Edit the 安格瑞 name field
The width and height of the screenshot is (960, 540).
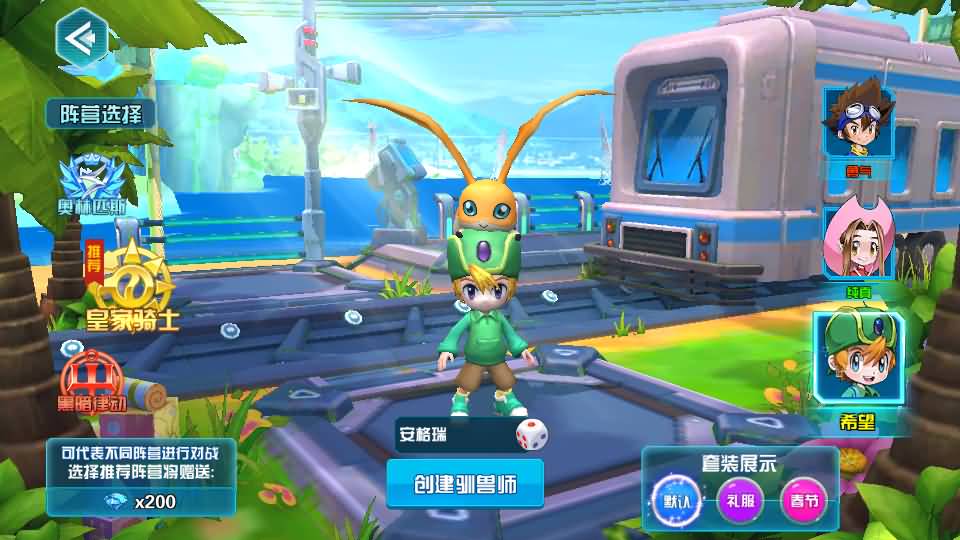point(450,435)
